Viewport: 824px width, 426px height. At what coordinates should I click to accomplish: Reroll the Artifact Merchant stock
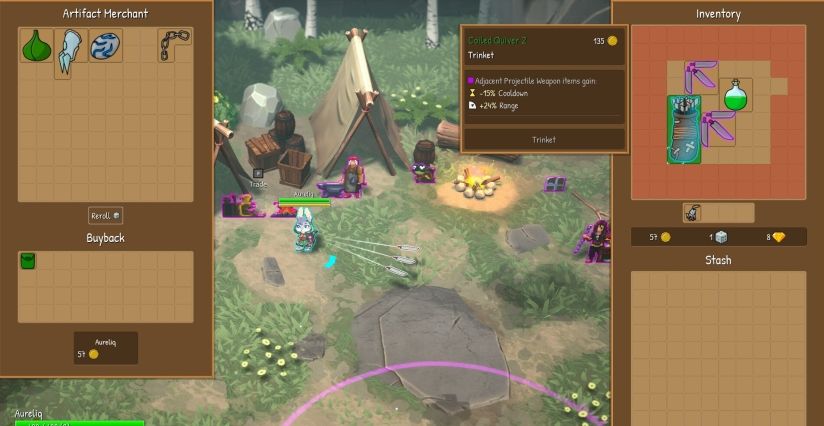point(105,216)
